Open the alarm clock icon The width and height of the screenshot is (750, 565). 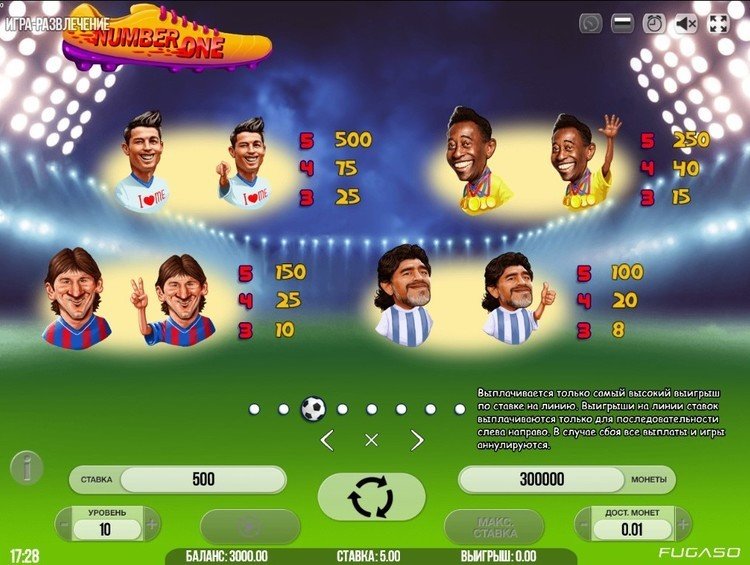[653, 22]
